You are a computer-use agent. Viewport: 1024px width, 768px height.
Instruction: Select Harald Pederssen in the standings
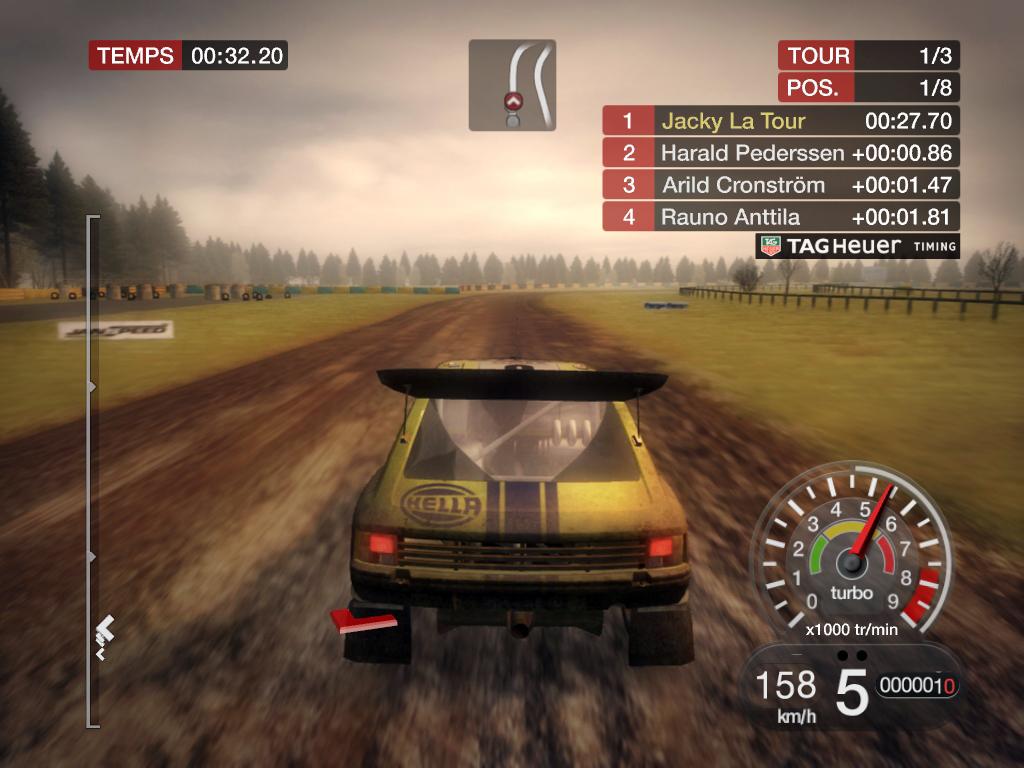pos(780,153)
